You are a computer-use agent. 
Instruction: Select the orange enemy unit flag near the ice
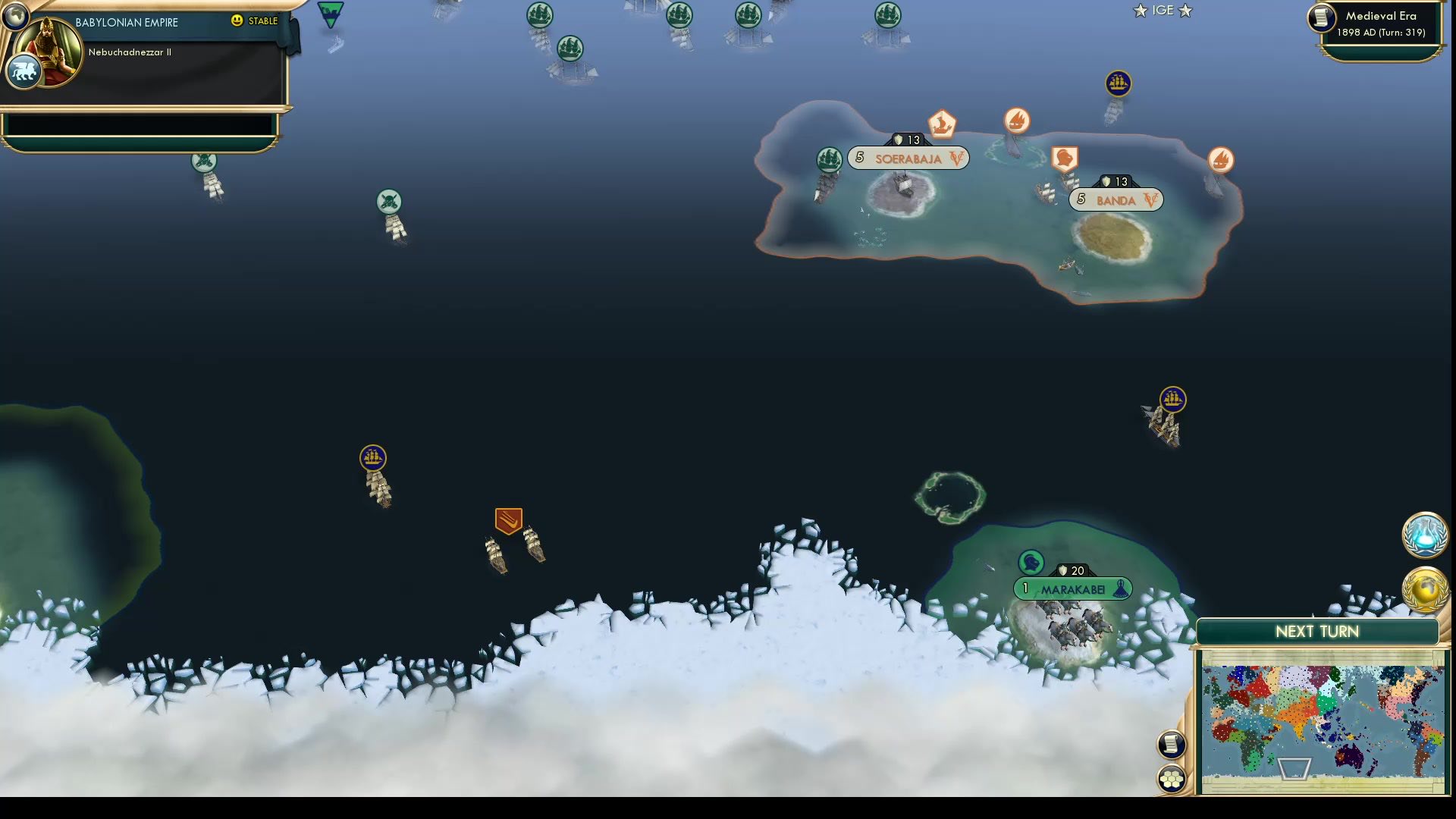508,521
